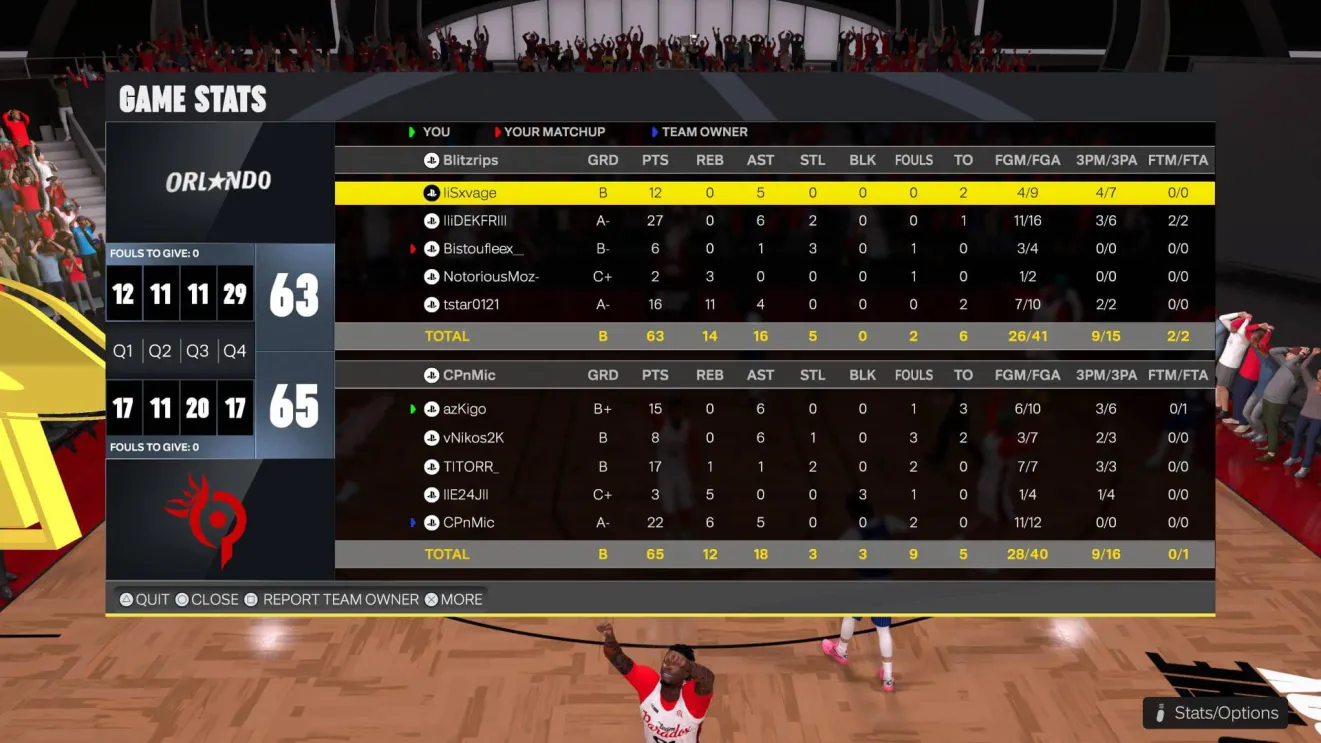The image size is (1321, 743).
Task: Select player IIiDEKFRIIII's stat row
Action: [x=475, y=221]
